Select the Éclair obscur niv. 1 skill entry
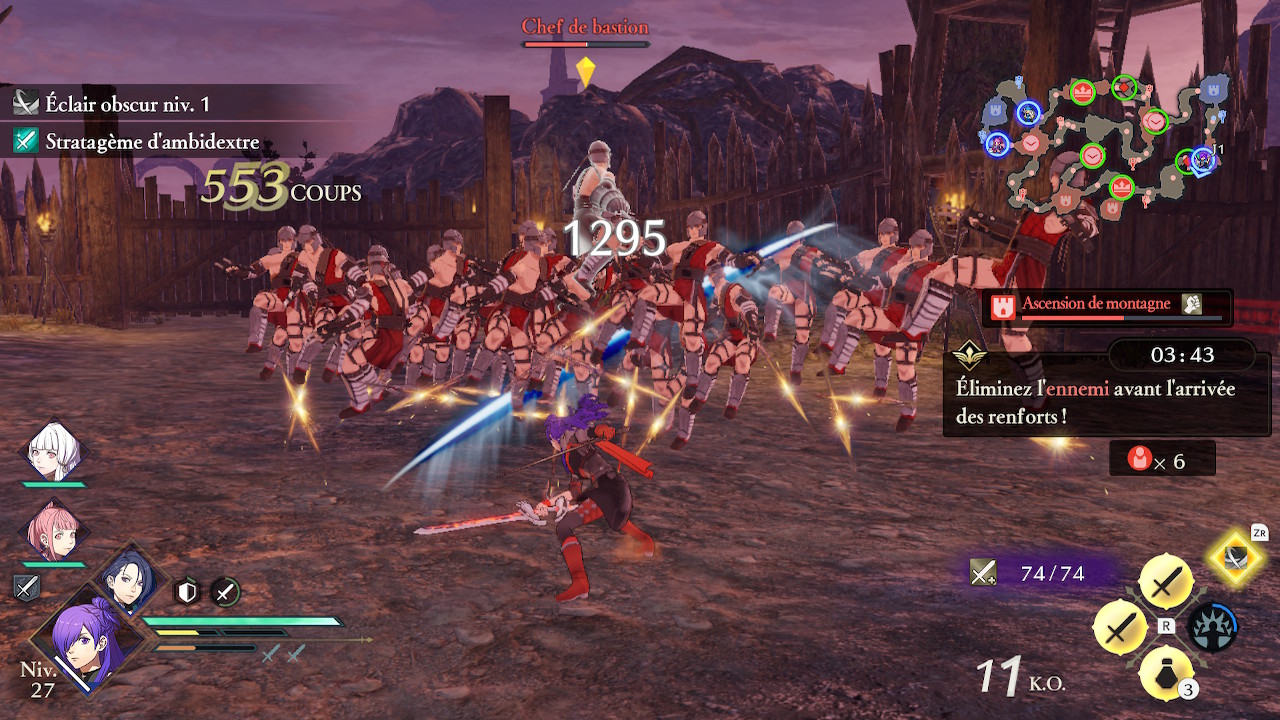1280x720 pixels. click(127, 104)
